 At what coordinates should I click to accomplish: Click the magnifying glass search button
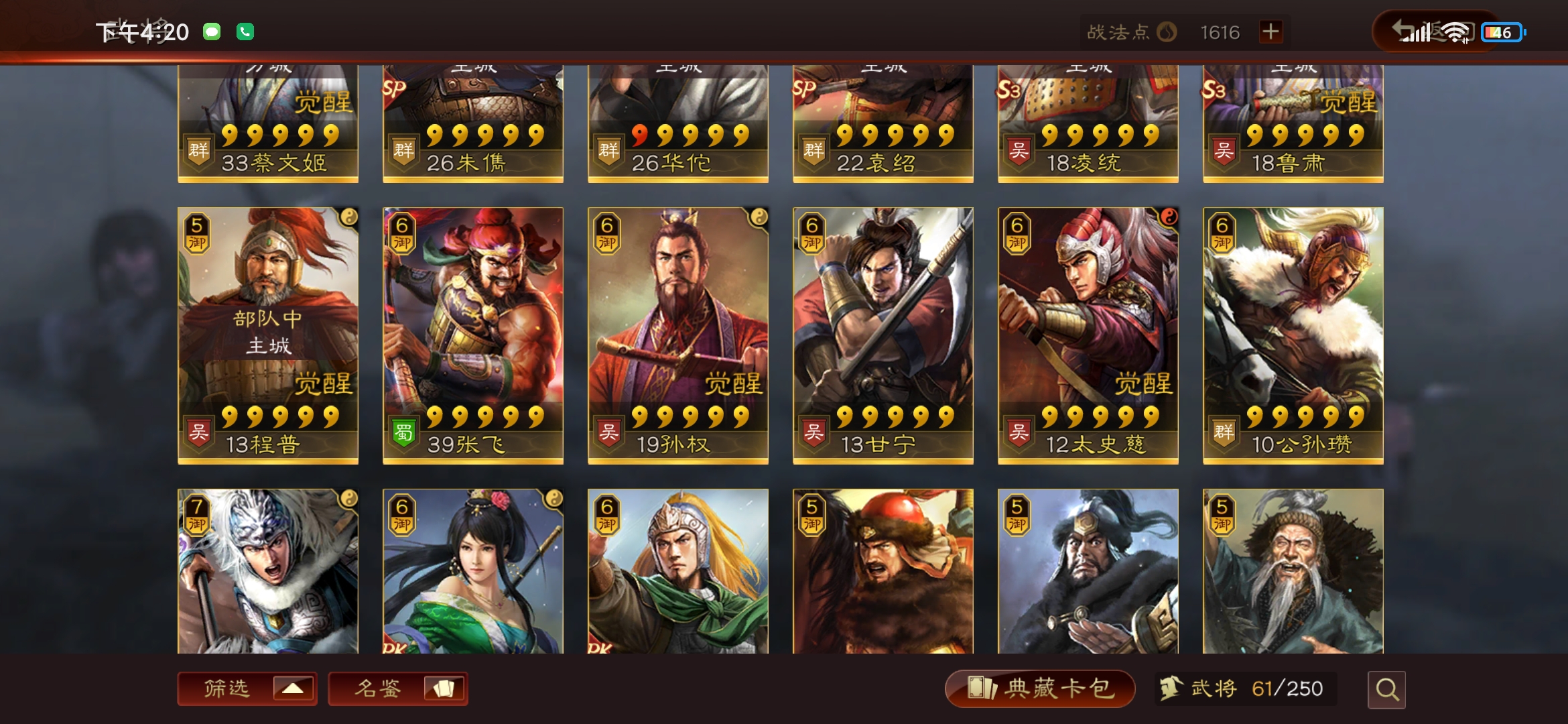(x=1386, y=689)
